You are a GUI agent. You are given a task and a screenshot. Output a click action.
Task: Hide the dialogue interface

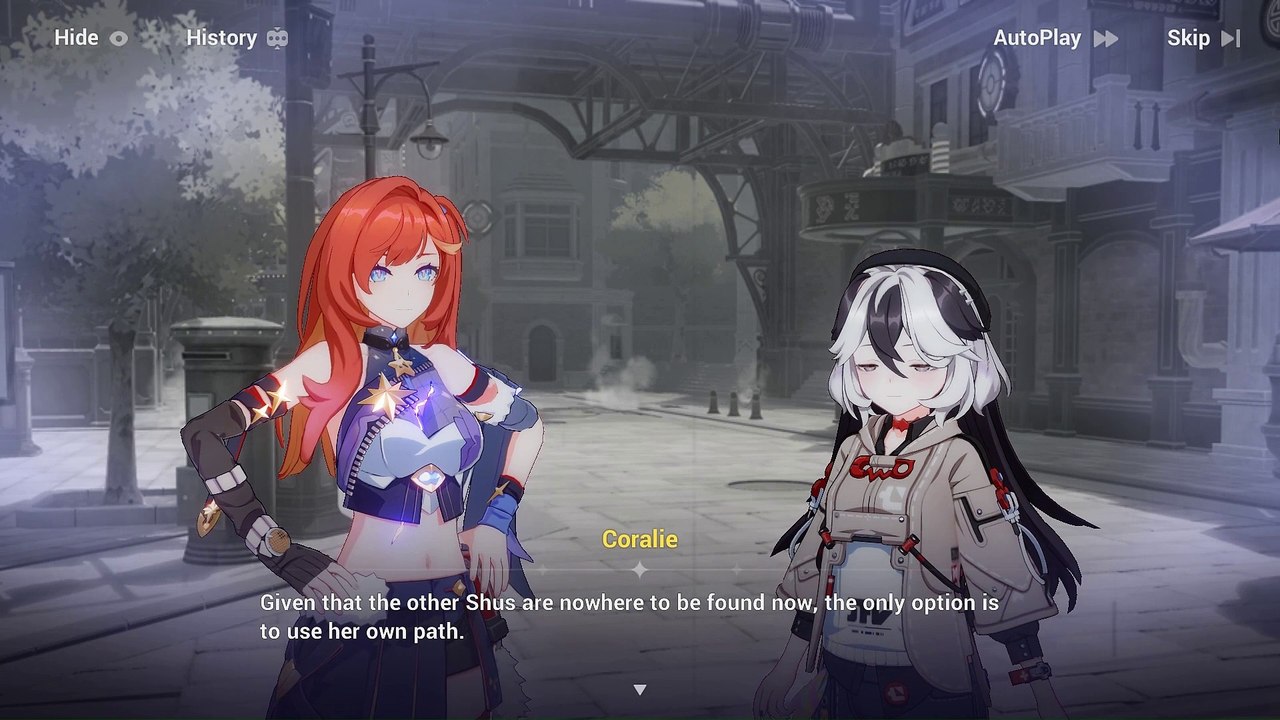tap(91, 38)
